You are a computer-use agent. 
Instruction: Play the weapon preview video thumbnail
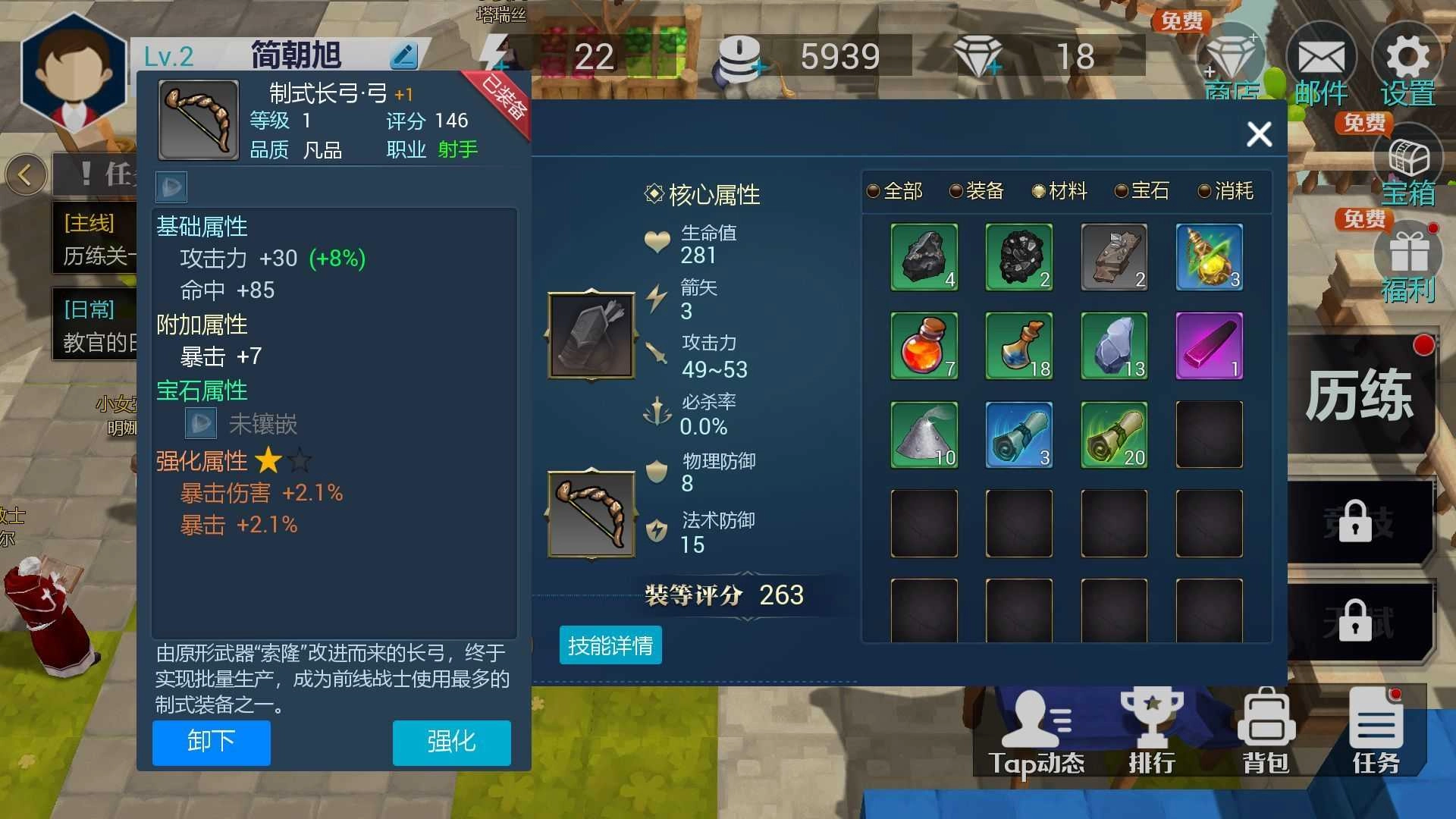pyautogui.click(x=171, y=187)
